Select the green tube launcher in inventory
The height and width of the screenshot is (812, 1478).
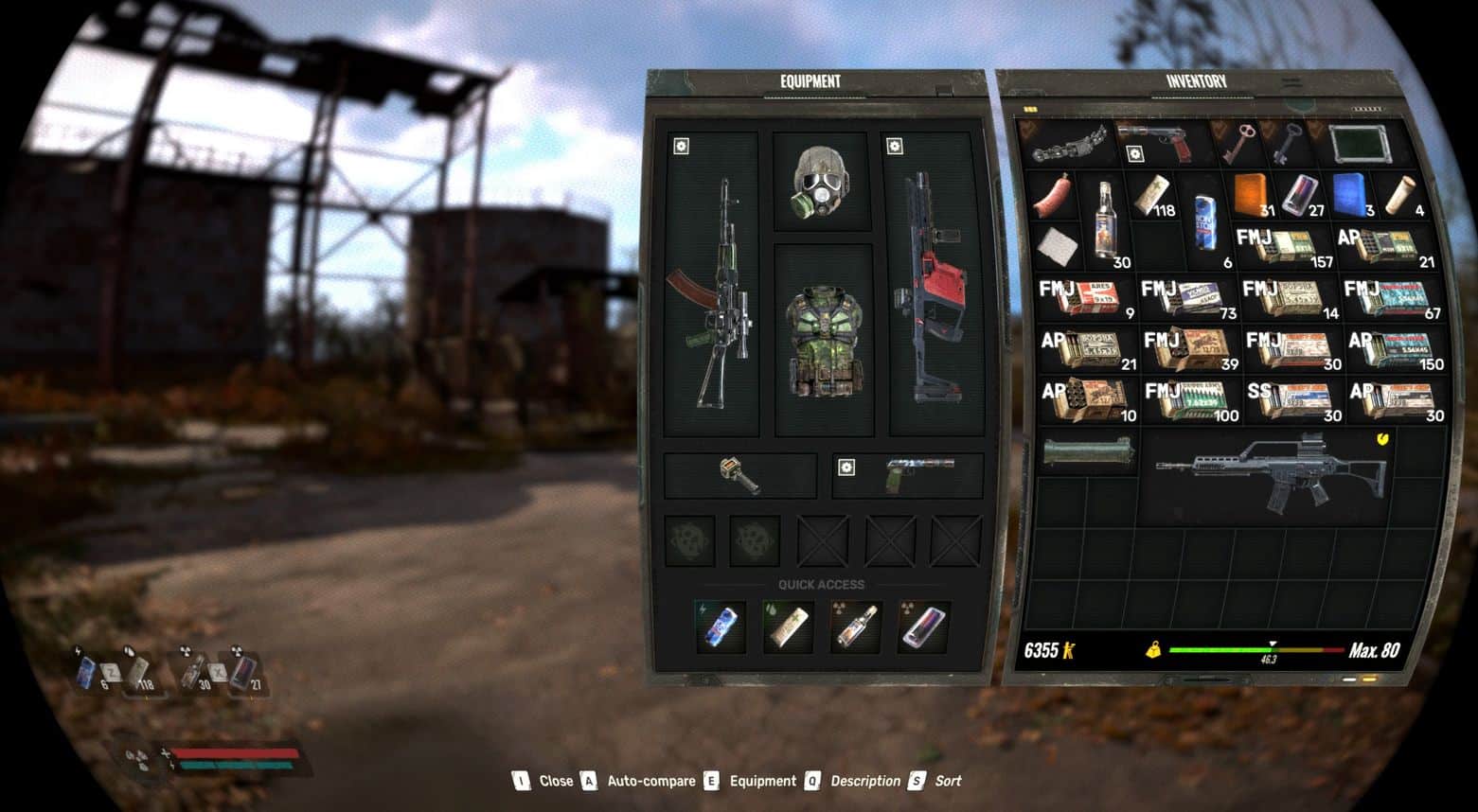(x=1087, y=451)
